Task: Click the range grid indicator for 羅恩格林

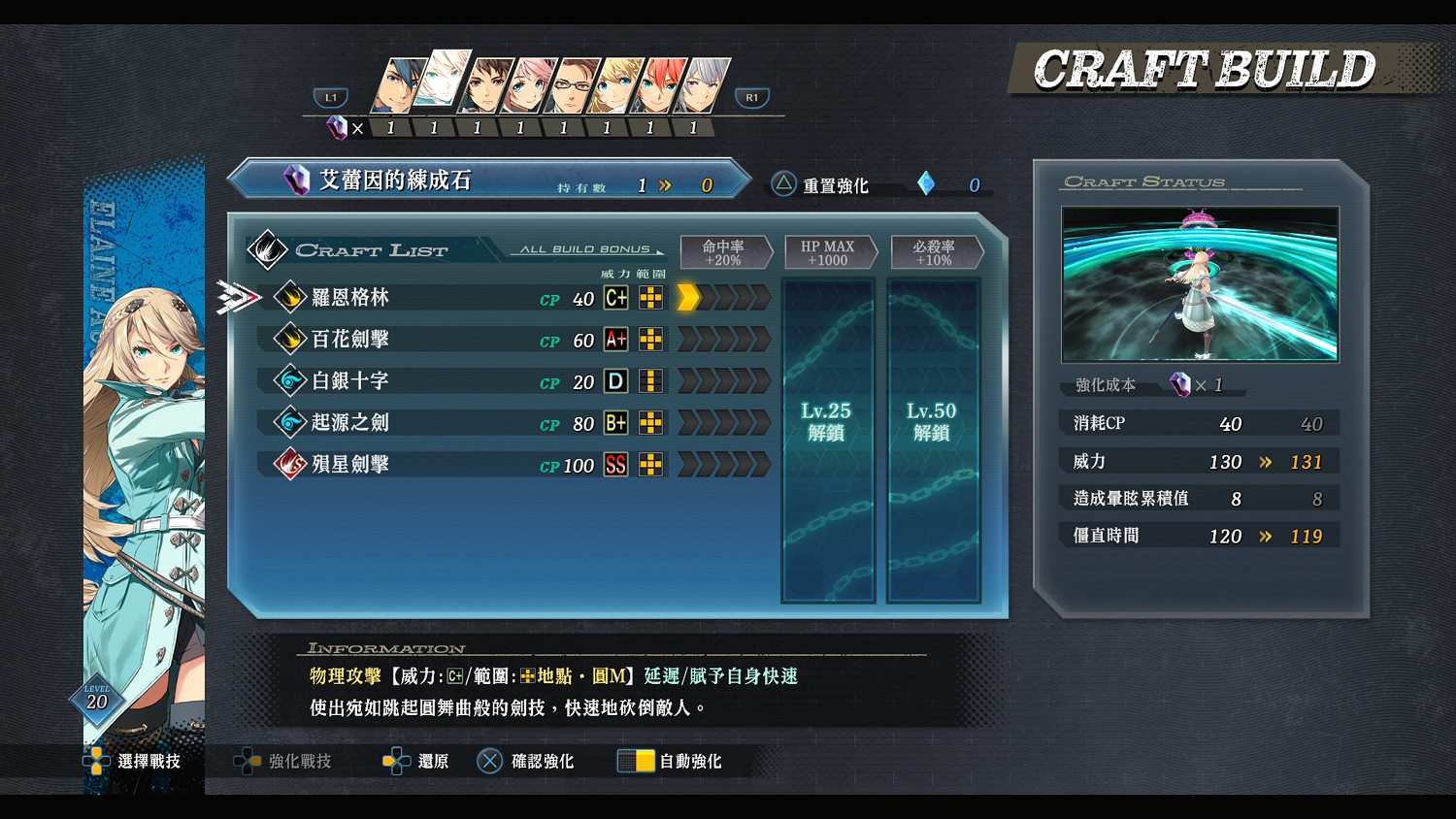Action: [x=650, y=298]
